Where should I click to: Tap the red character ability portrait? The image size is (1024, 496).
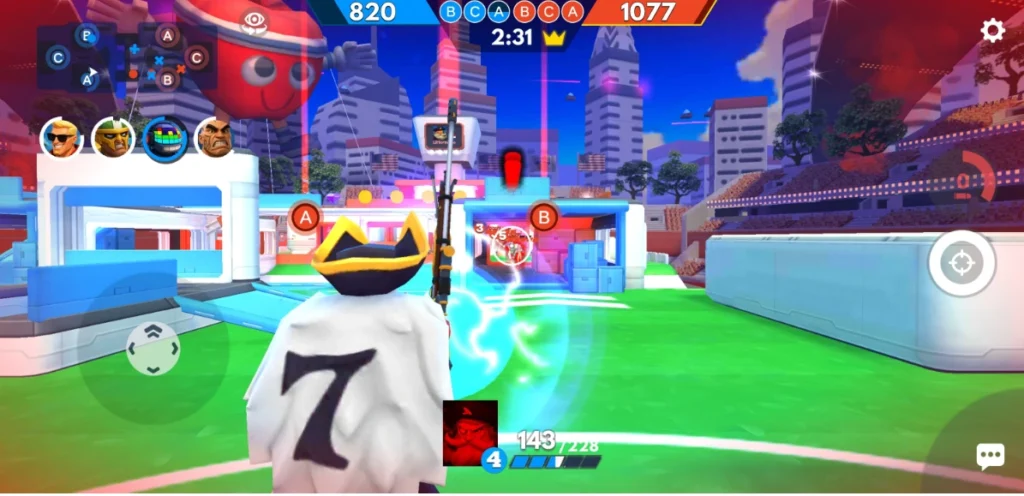(x=470, y=432)
